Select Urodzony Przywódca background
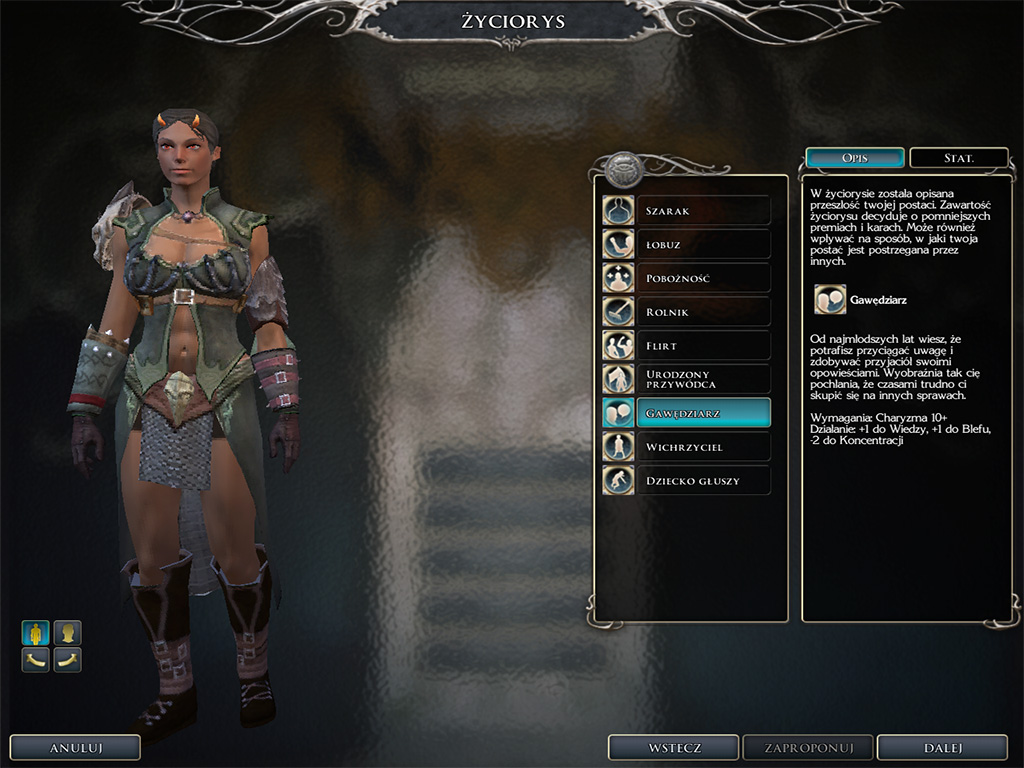1024x768 pixels. pos(687,379)
